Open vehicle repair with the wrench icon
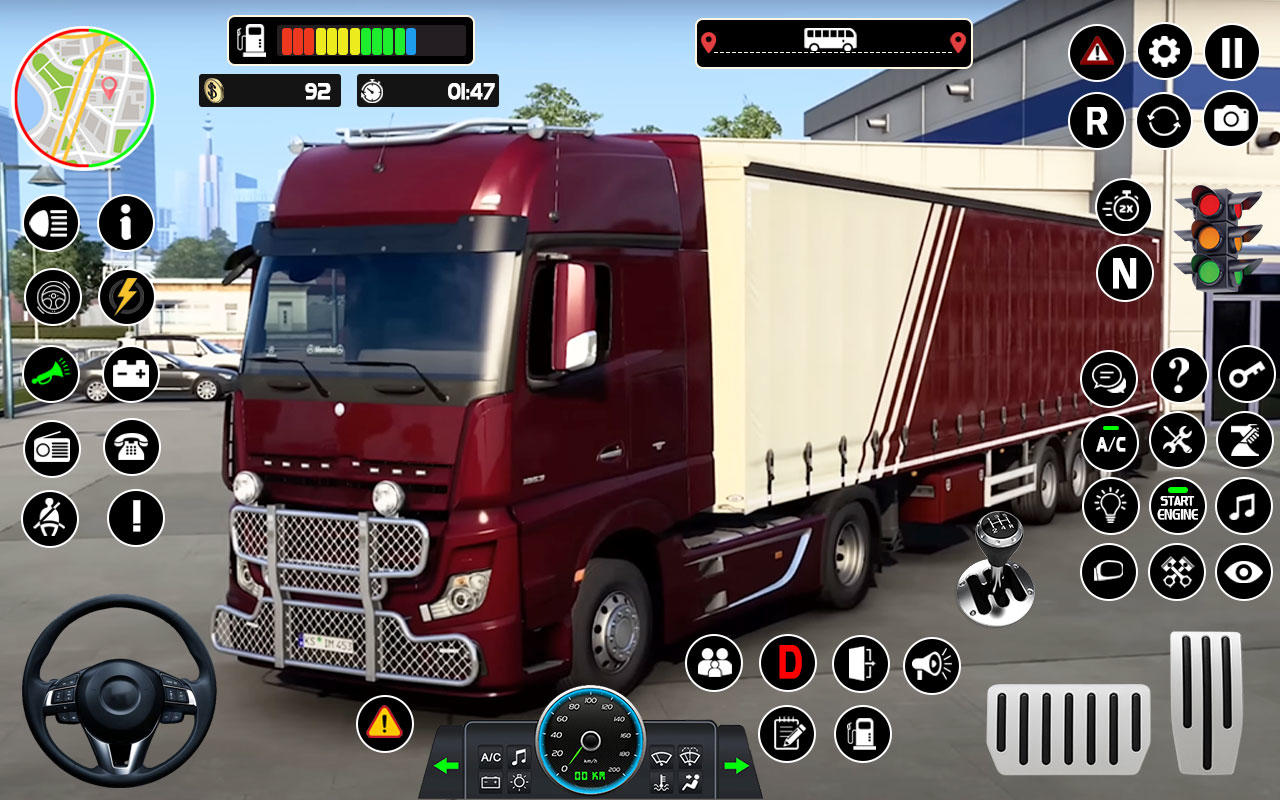The image size is (1280, 800). tap(1177, 442)
